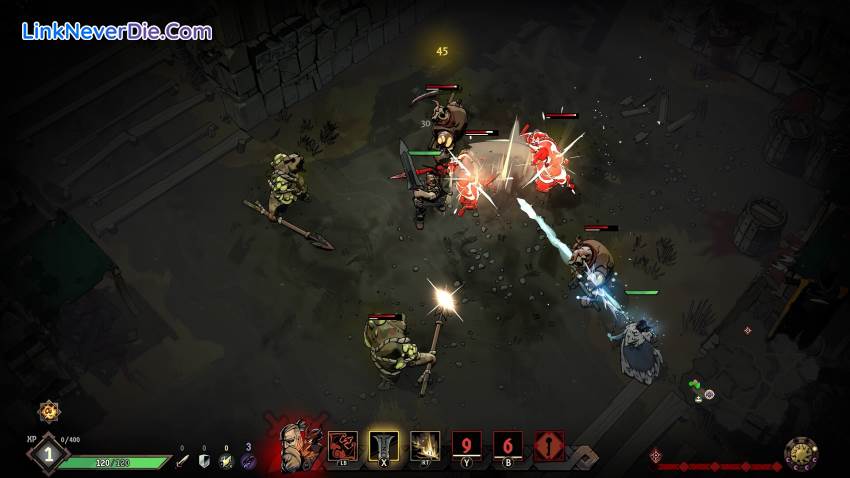Screen dimensions: 850x478
Task: Activate the red swirl ability
Action: pyautogui.click(x=343, y=446)
